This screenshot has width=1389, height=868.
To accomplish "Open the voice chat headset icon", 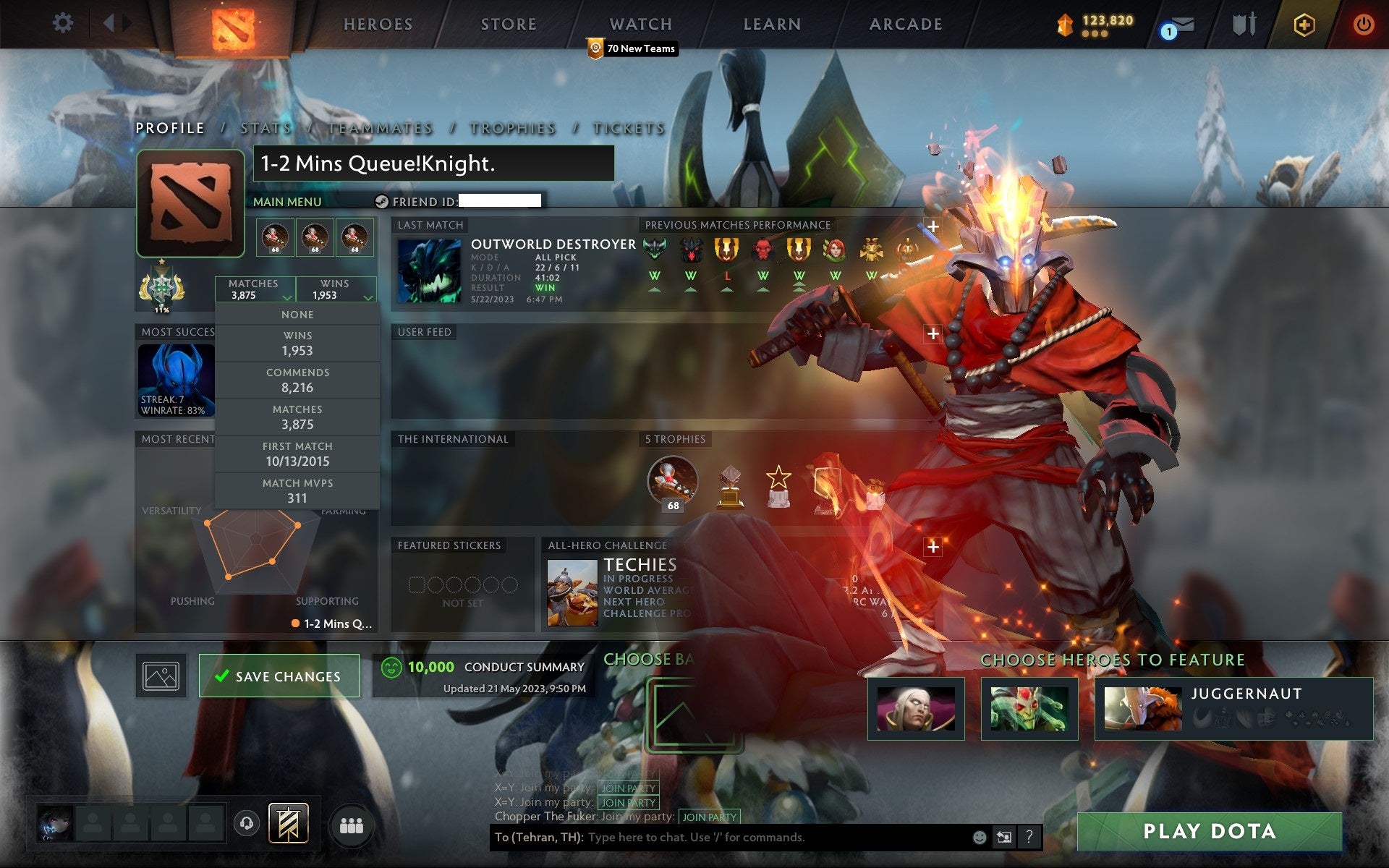I will (x=246, y=822).
